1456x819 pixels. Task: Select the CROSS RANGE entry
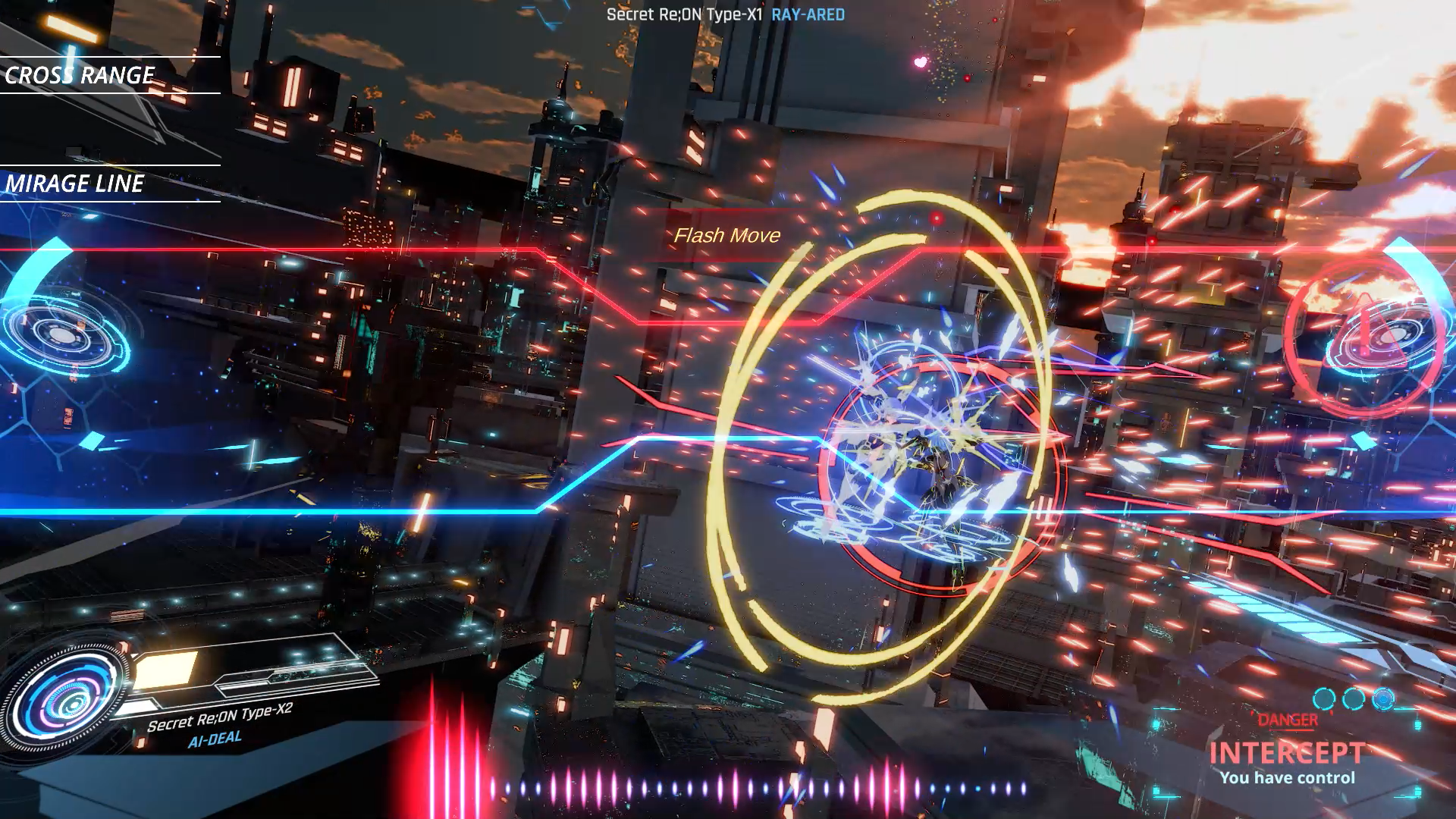(80, 75)
